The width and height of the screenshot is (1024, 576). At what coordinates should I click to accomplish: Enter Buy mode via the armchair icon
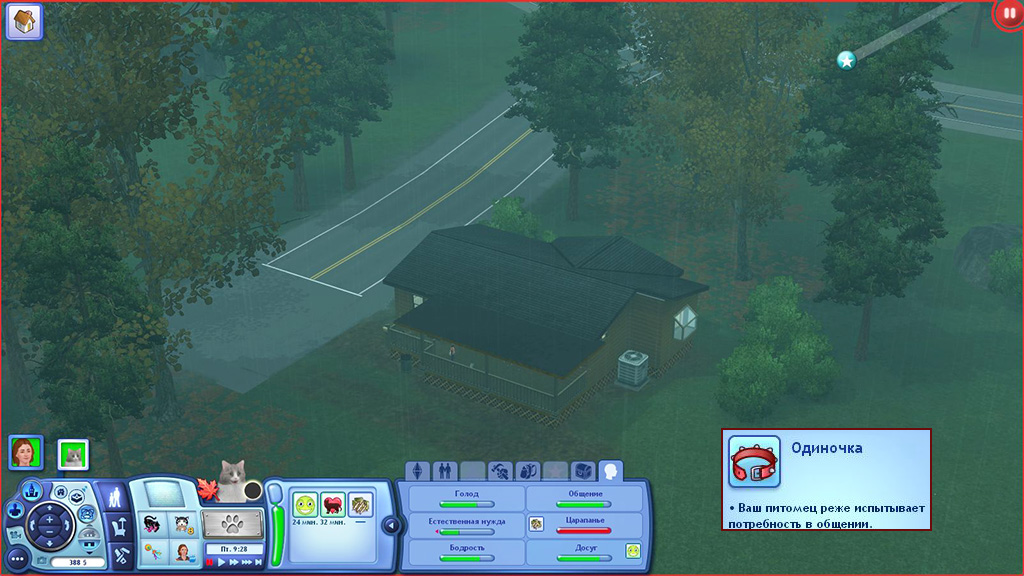tap(117, 525)
